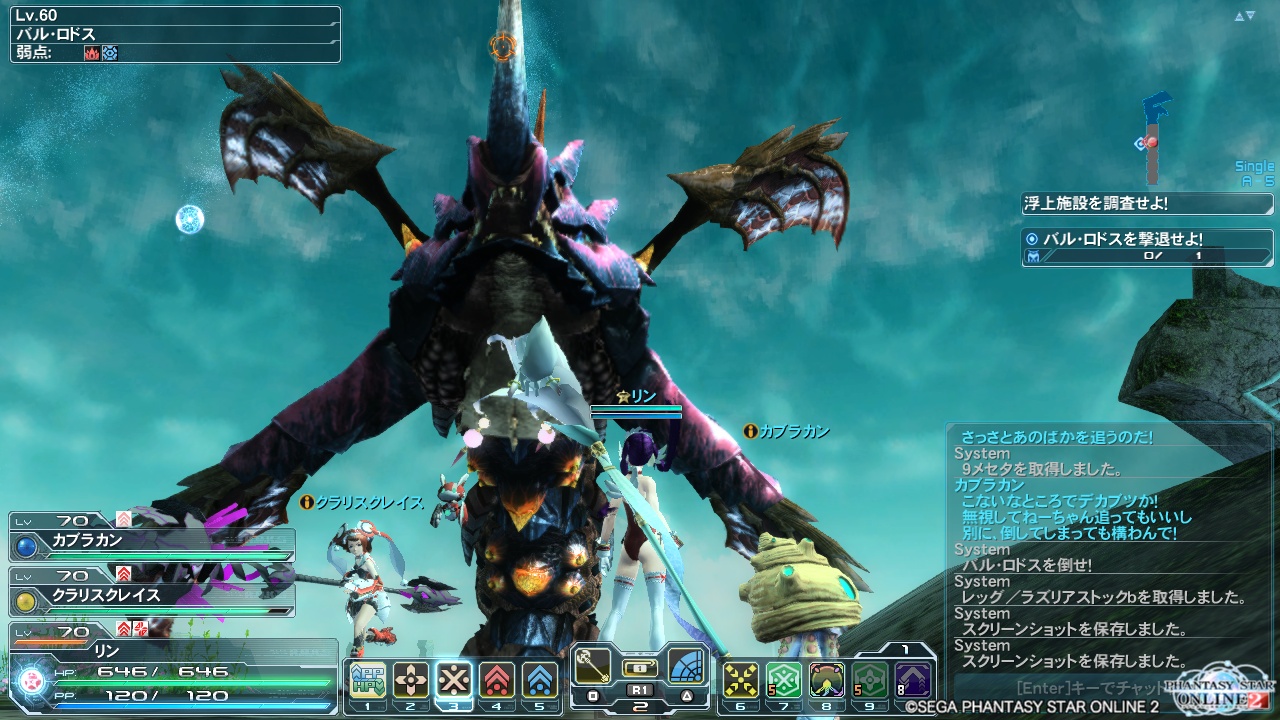Viewport: 1280px width, 720px height.
Task: Click the バル・ロドス target info panel
Action: tap(175, 35)
